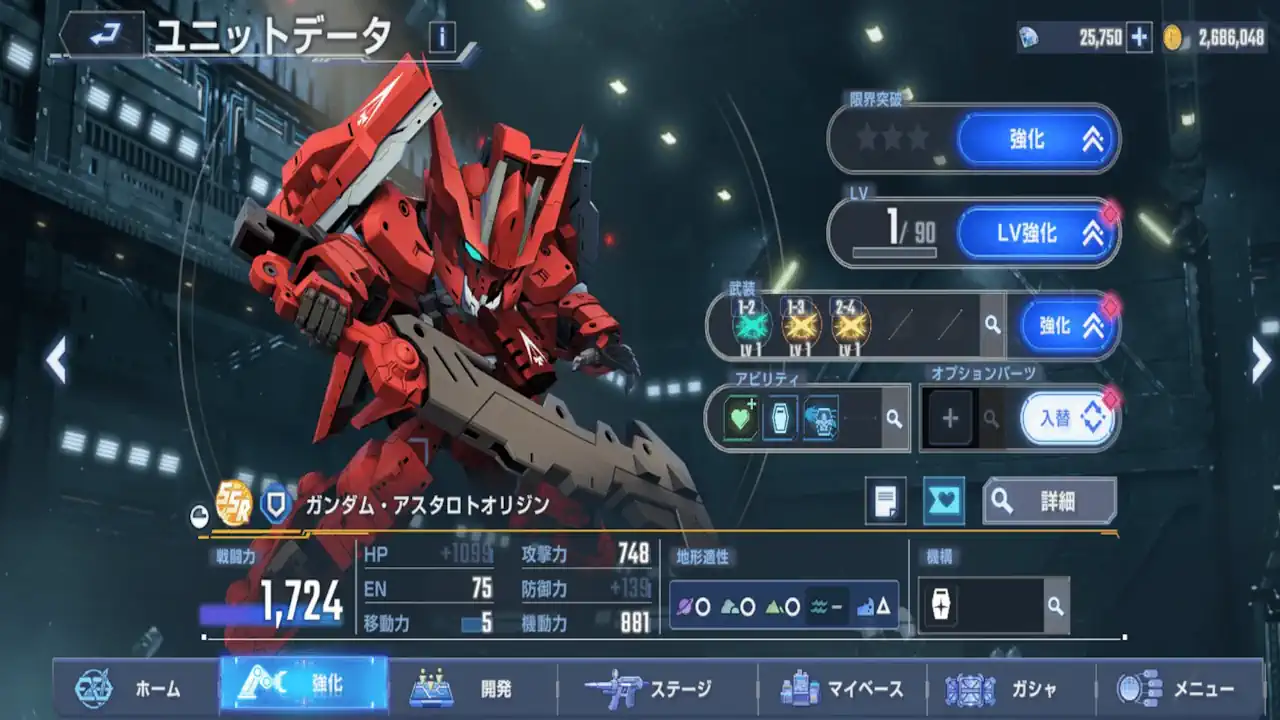Open the weapon search magnifier icon

point(994,325)
